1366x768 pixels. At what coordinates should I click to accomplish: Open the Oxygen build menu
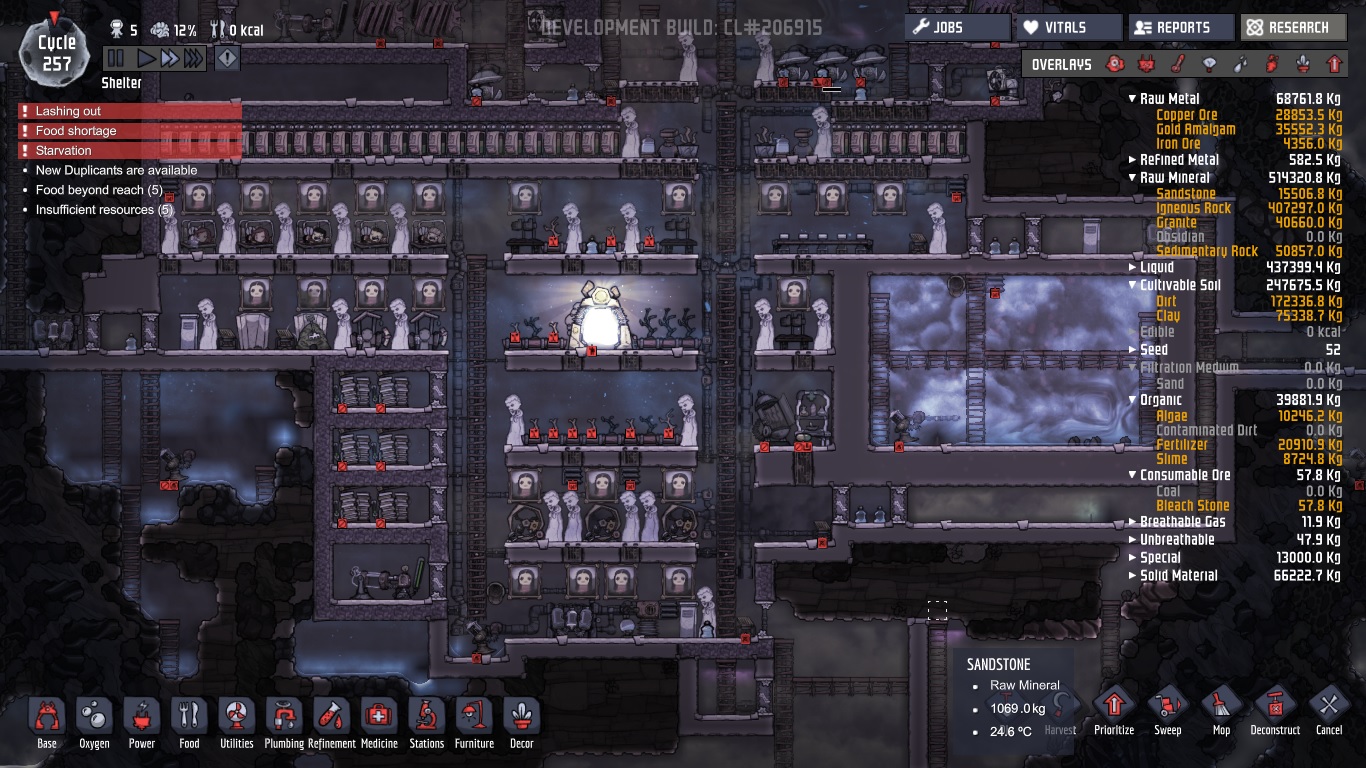[94, 723]
